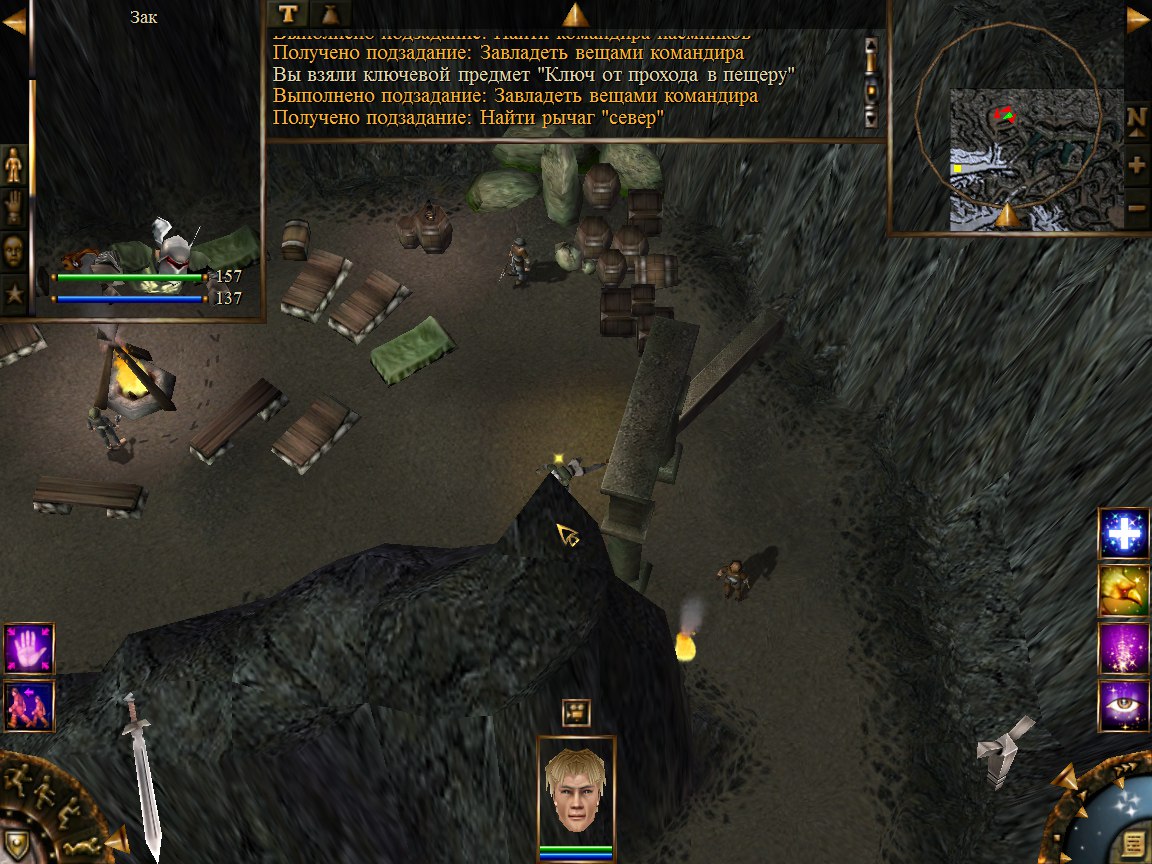Select the two walking figures skill
The height and width of the screenshot is (864, 1152).
click(28, 705)
